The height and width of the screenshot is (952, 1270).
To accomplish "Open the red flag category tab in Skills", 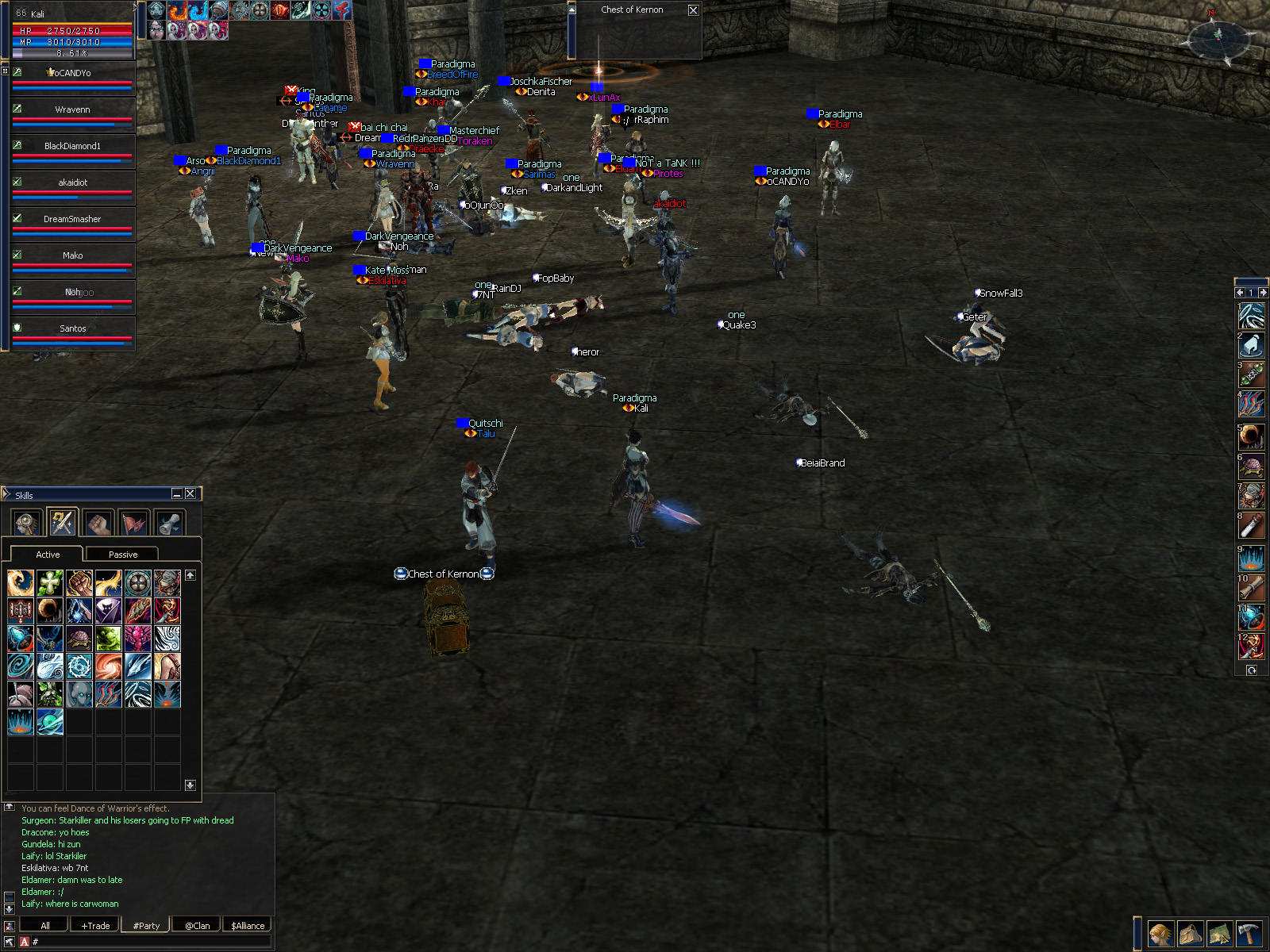I will pos(134,523).
